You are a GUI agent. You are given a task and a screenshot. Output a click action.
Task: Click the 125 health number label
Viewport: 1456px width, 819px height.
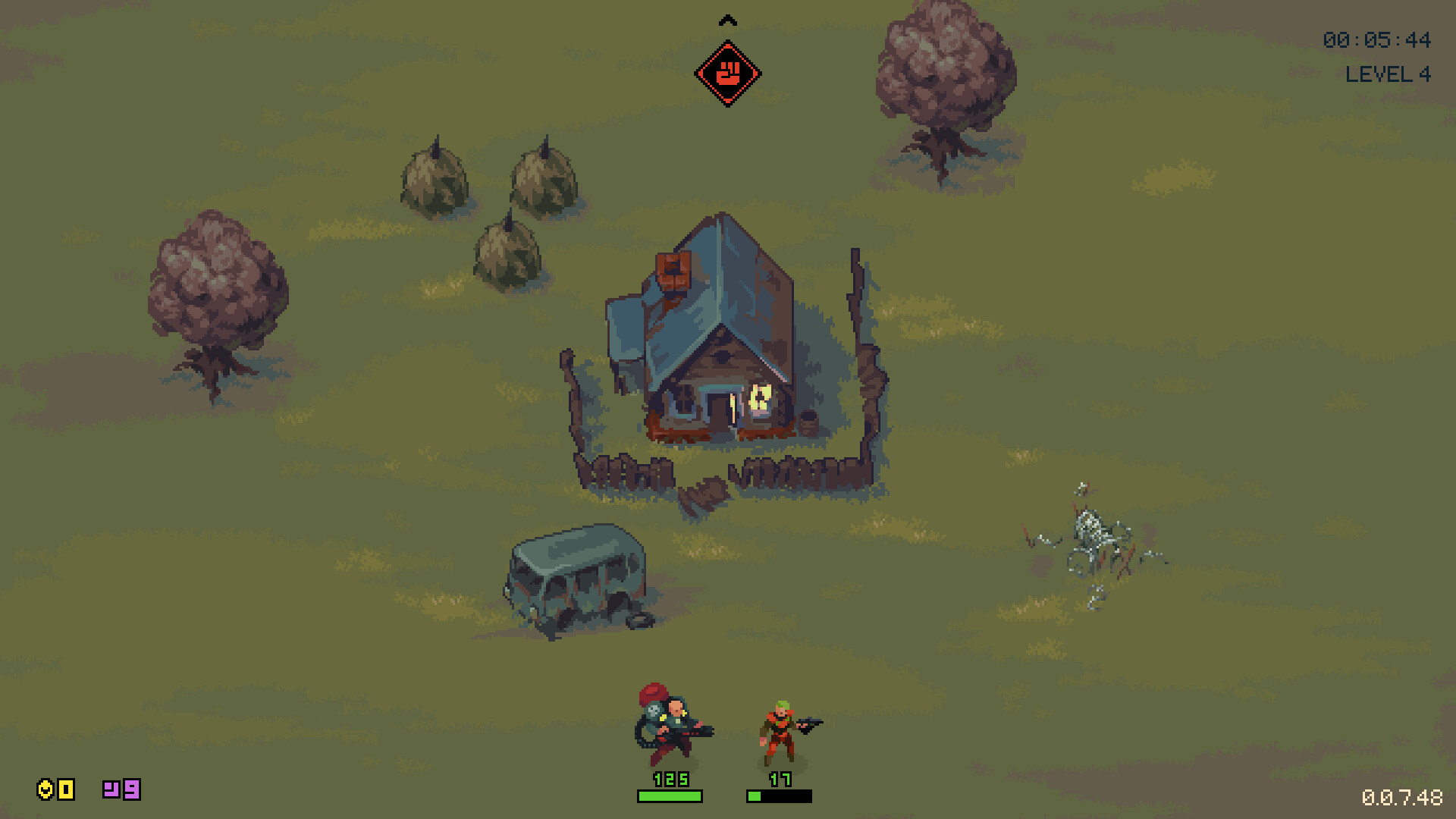(671, 778)
